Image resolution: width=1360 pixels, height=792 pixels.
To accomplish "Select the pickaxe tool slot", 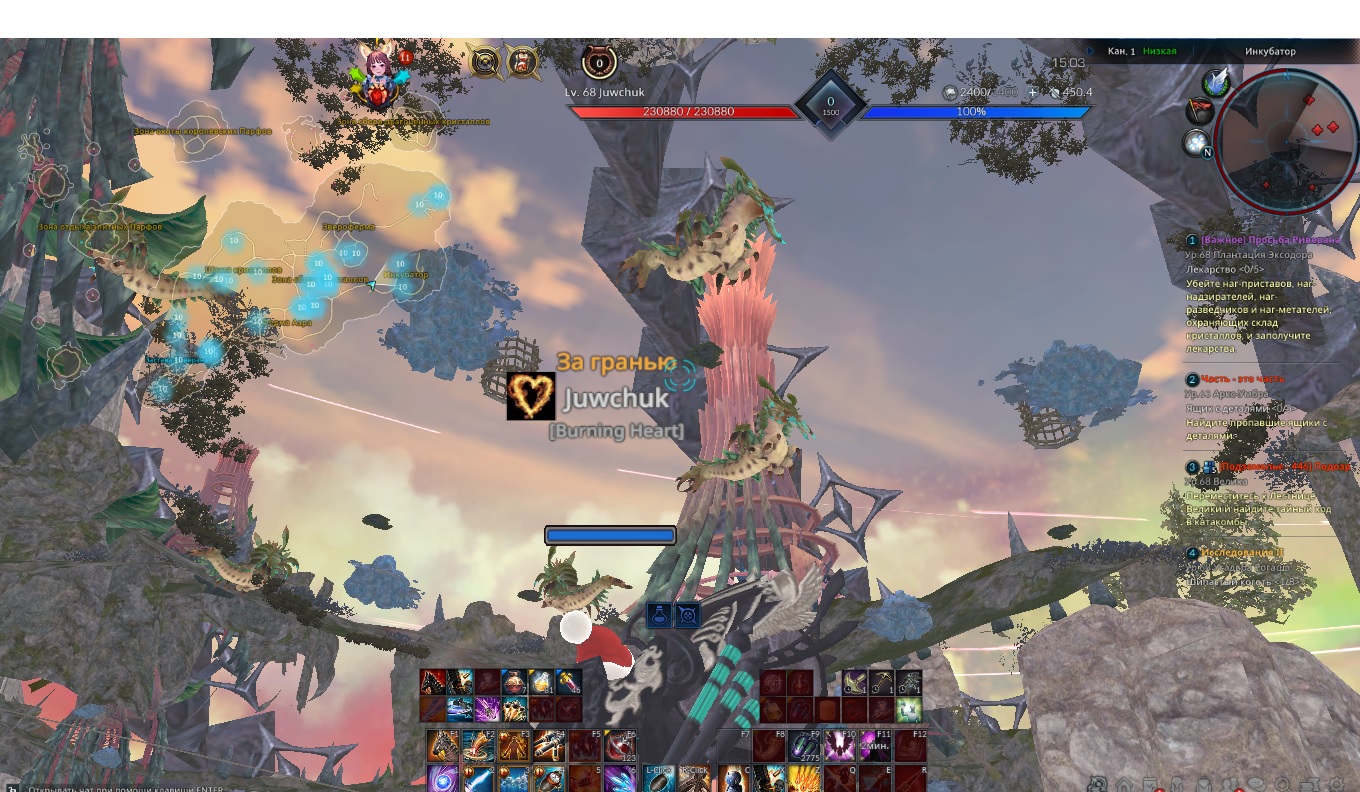I will (x=881, y=683).
